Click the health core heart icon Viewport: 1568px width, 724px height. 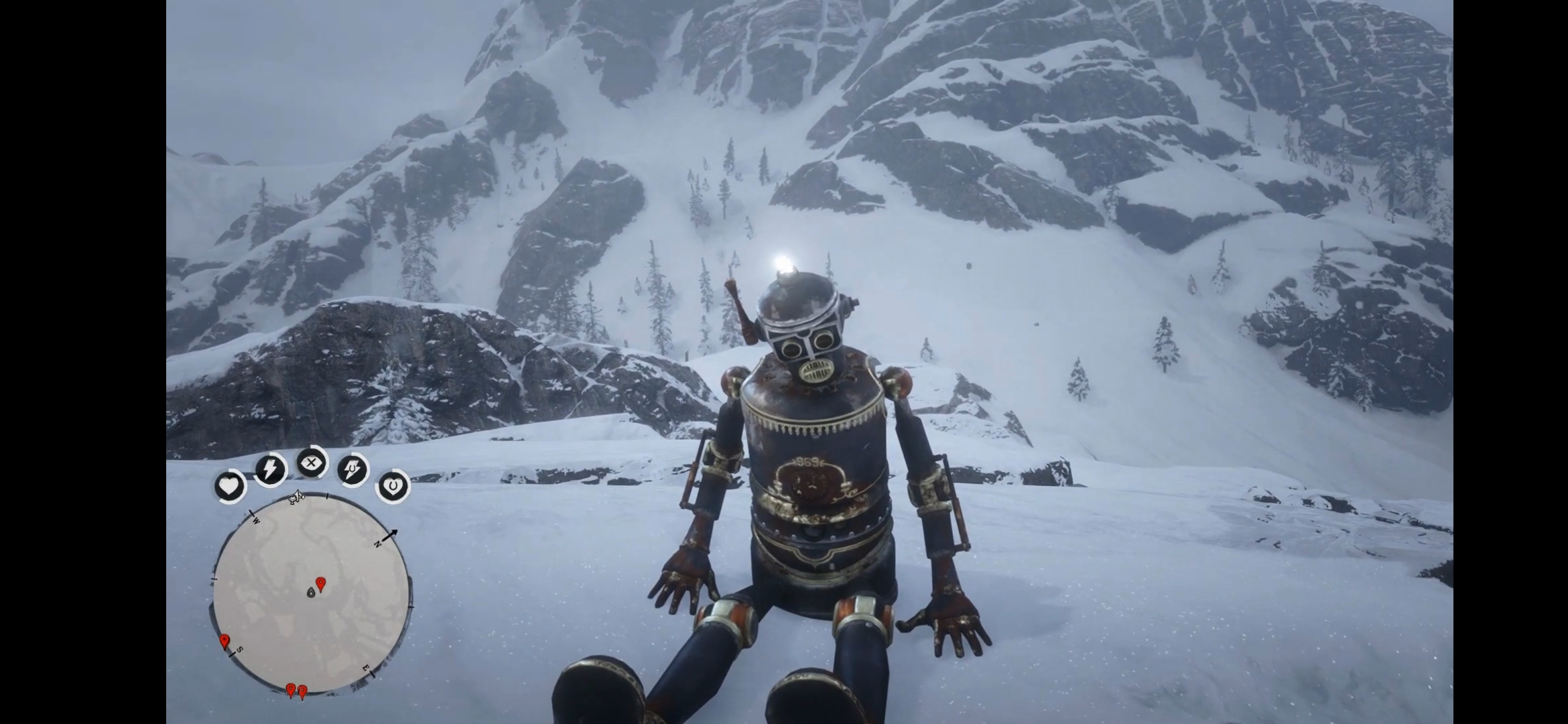[229, 486]
